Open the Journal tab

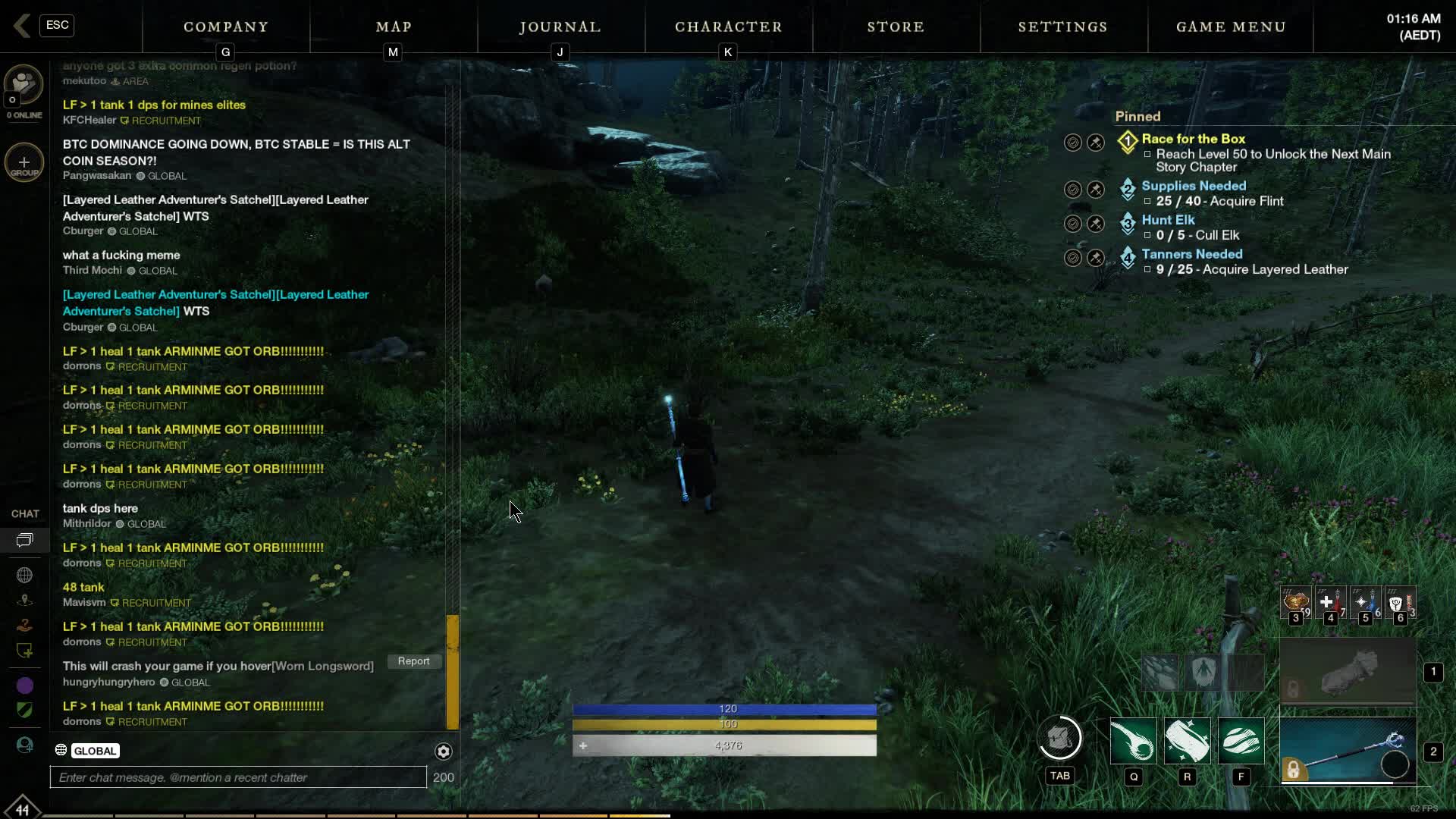click(x=560, y=27)
